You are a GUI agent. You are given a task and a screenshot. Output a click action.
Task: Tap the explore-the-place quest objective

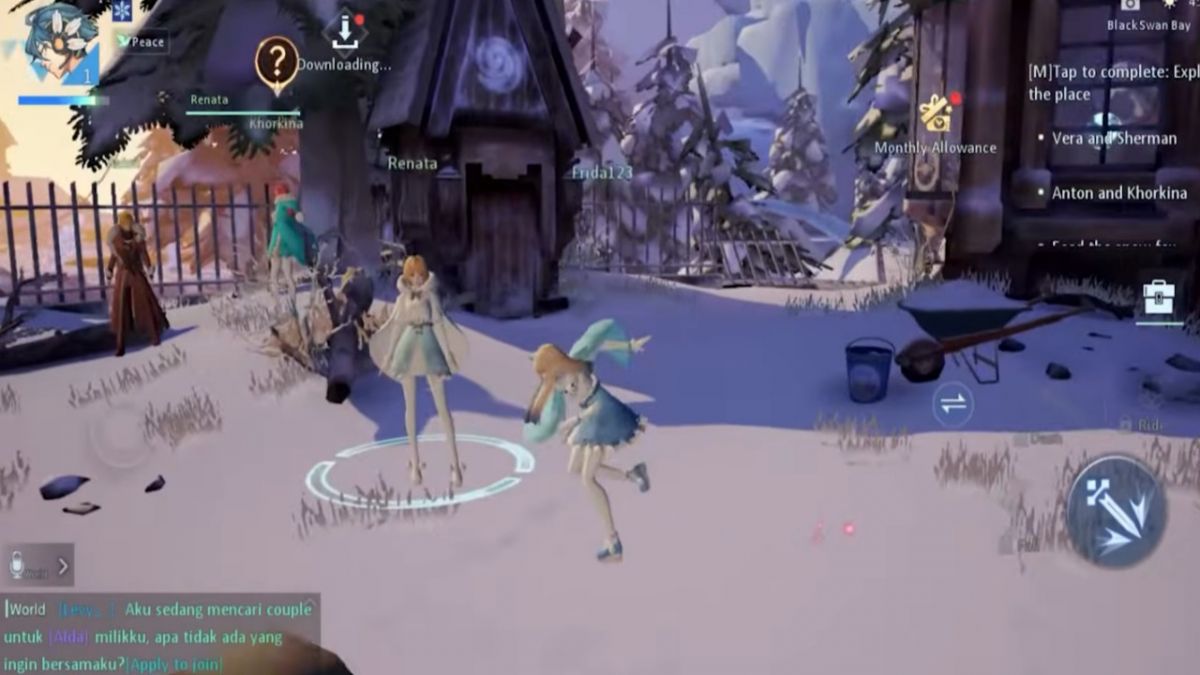[1112, 83]
